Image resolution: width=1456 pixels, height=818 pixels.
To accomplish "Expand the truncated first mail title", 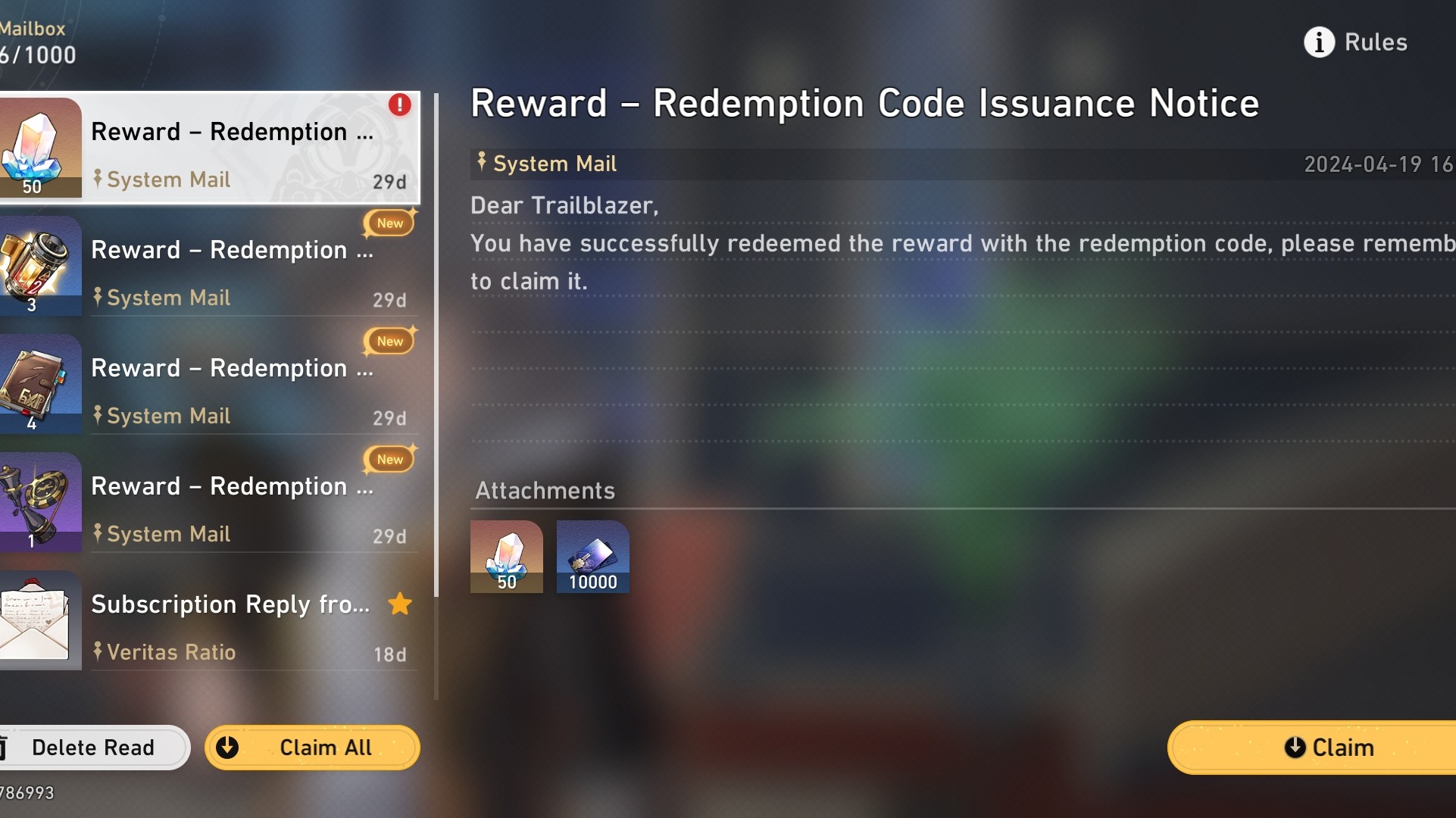I will point(231,131).
